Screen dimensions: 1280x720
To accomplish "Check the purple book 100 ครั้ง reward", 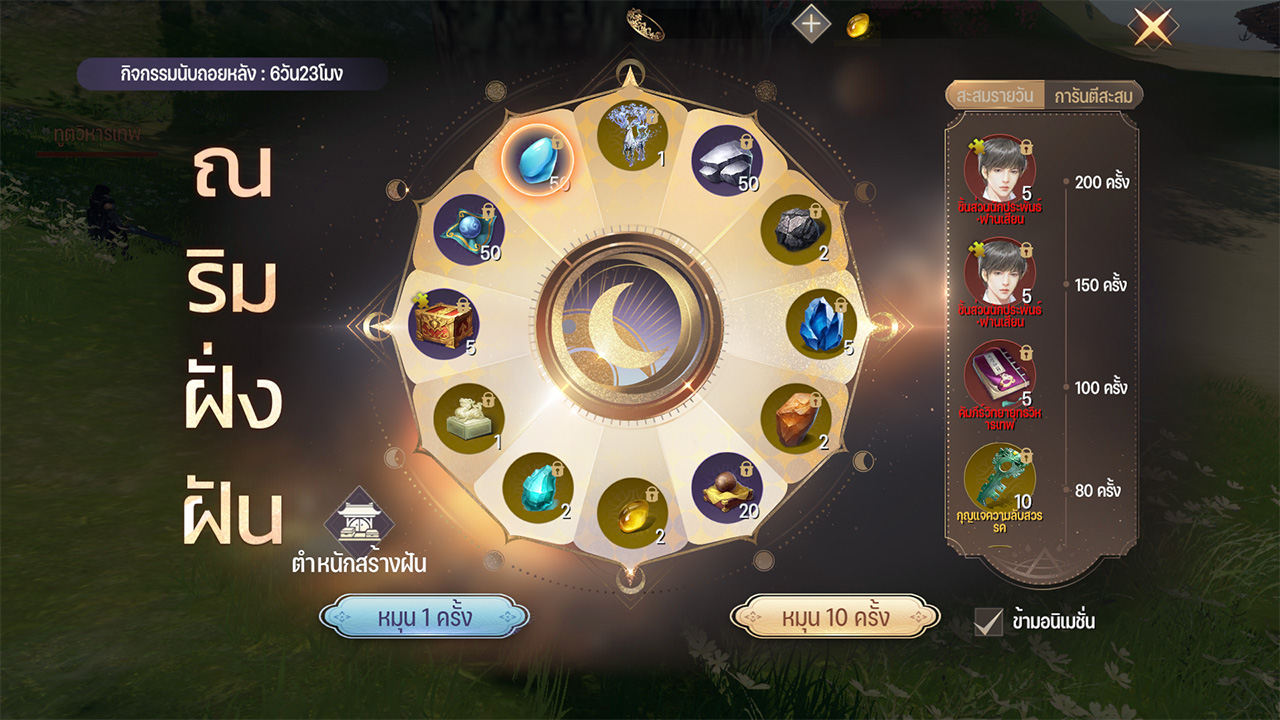I will pyautogui.click(x=999, y=375).
